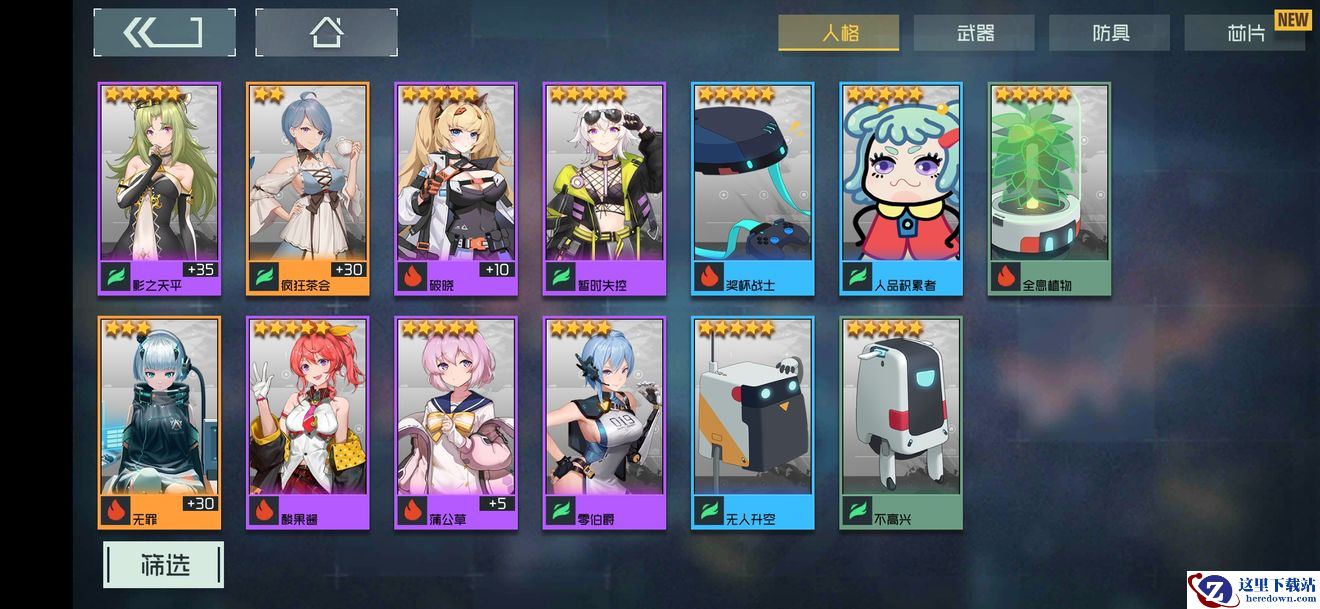Select the 影之天平 persona card

tap(159, 188)
